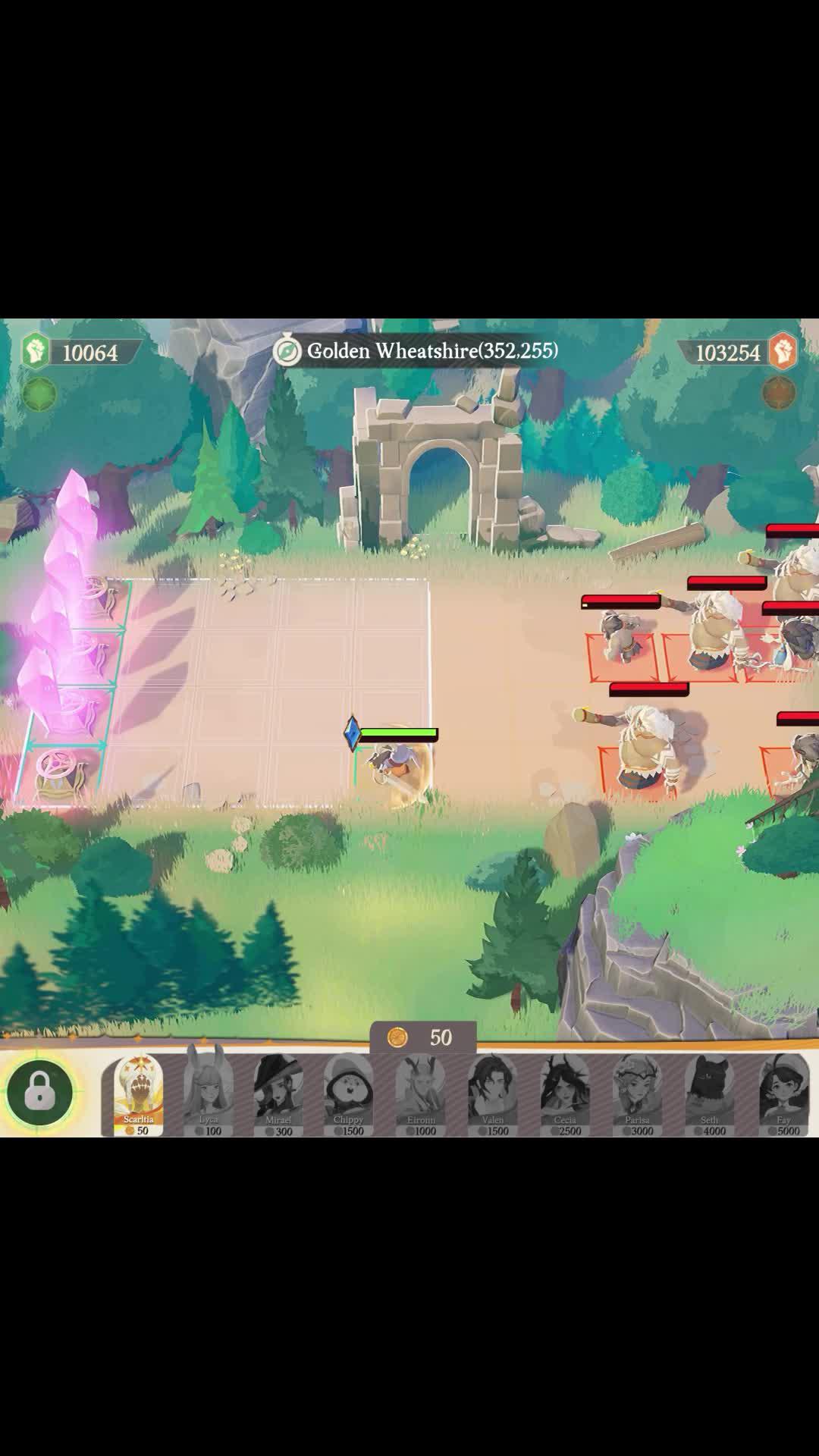The width and height of the screenshot is (819, 1456).
Task: Pick the Cecia hero card
Action: click(x=565, y=1093)
